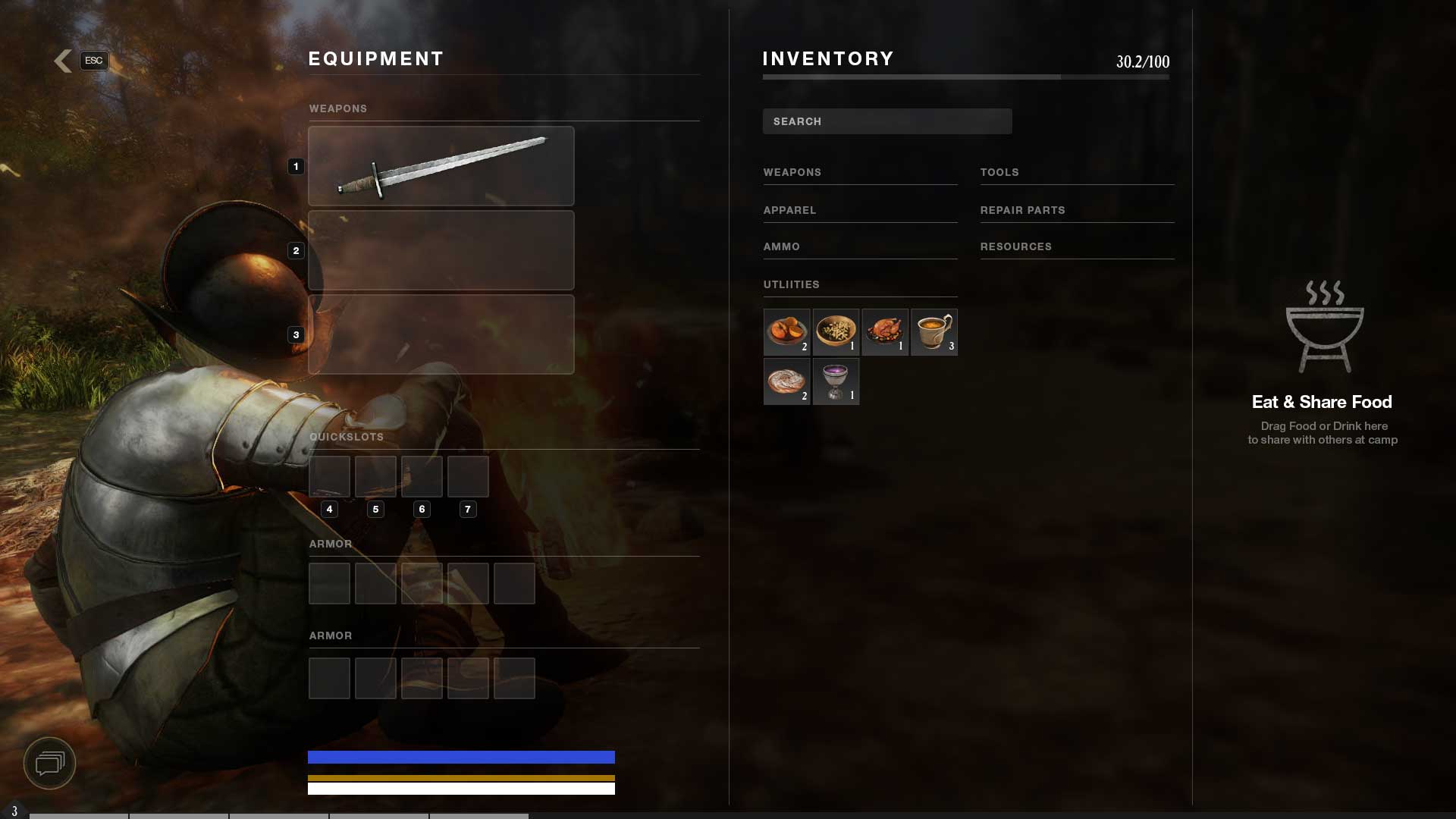This screenshot has height=819, width=1456.
Task: Click the swirled pastry item
Action: coord(786,381)
